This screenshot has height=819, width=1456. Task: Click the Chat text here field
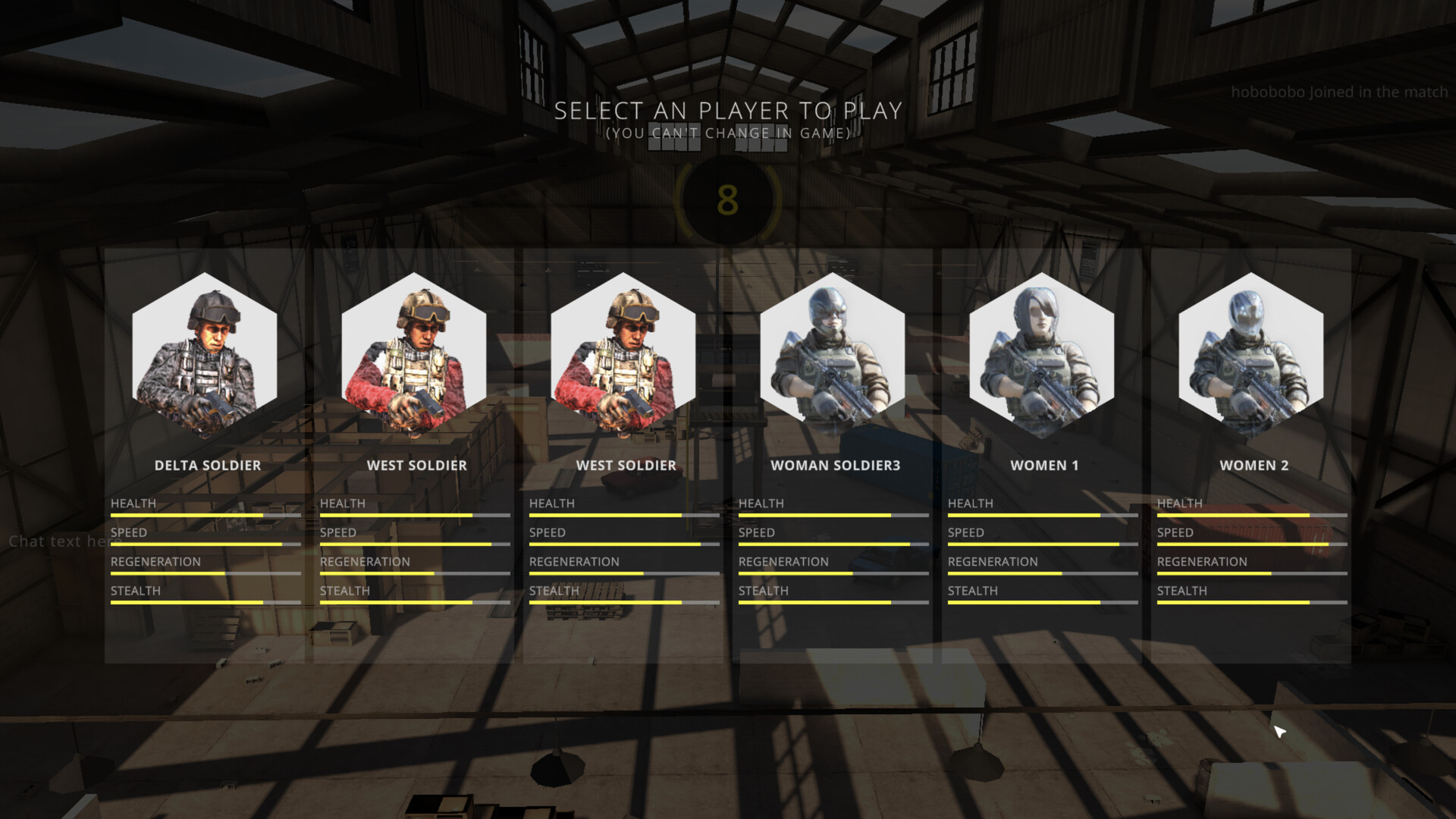(x=64, y=542)
